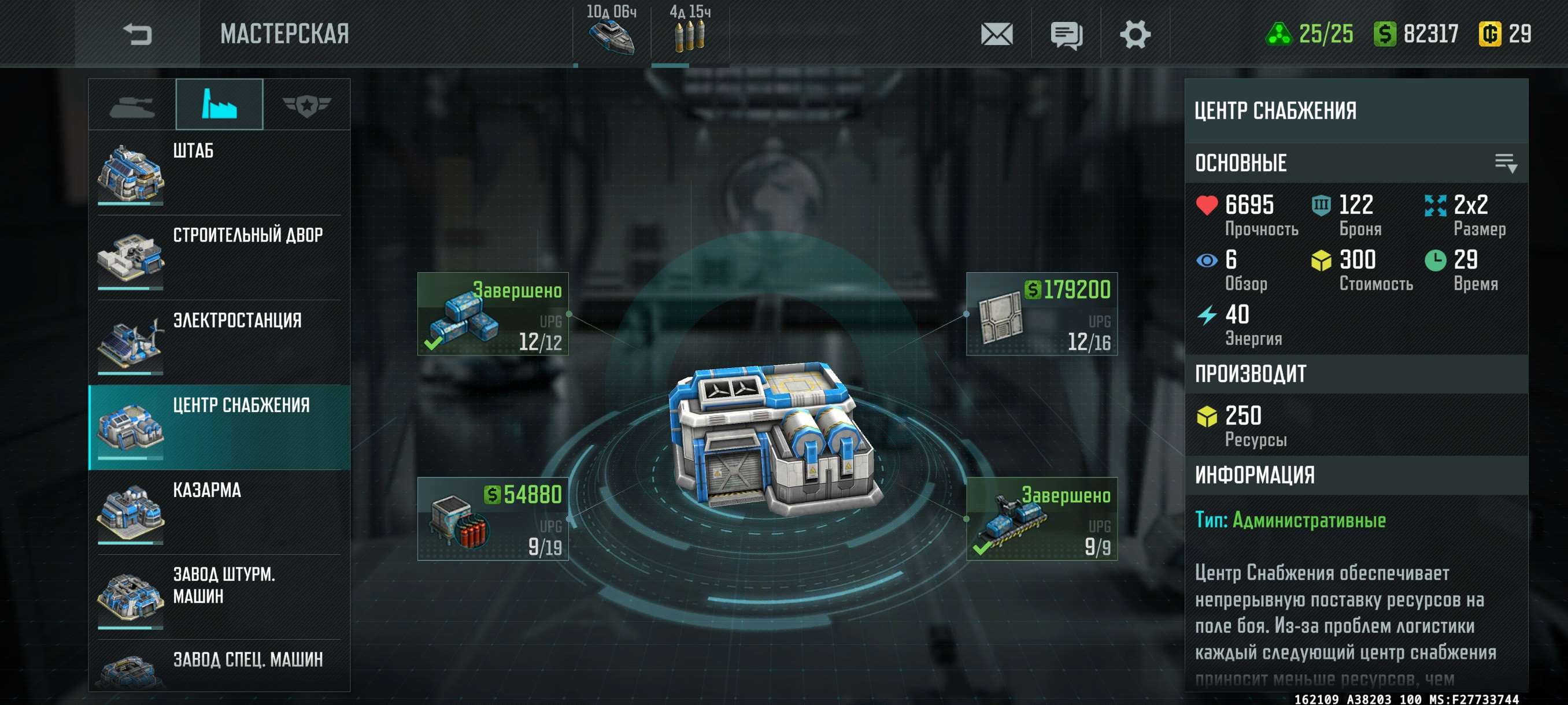Image resolution: width=1568 pixels, height=705 pixels.
Task: Select ШТАБ in the building list
Action: point(219,172)
